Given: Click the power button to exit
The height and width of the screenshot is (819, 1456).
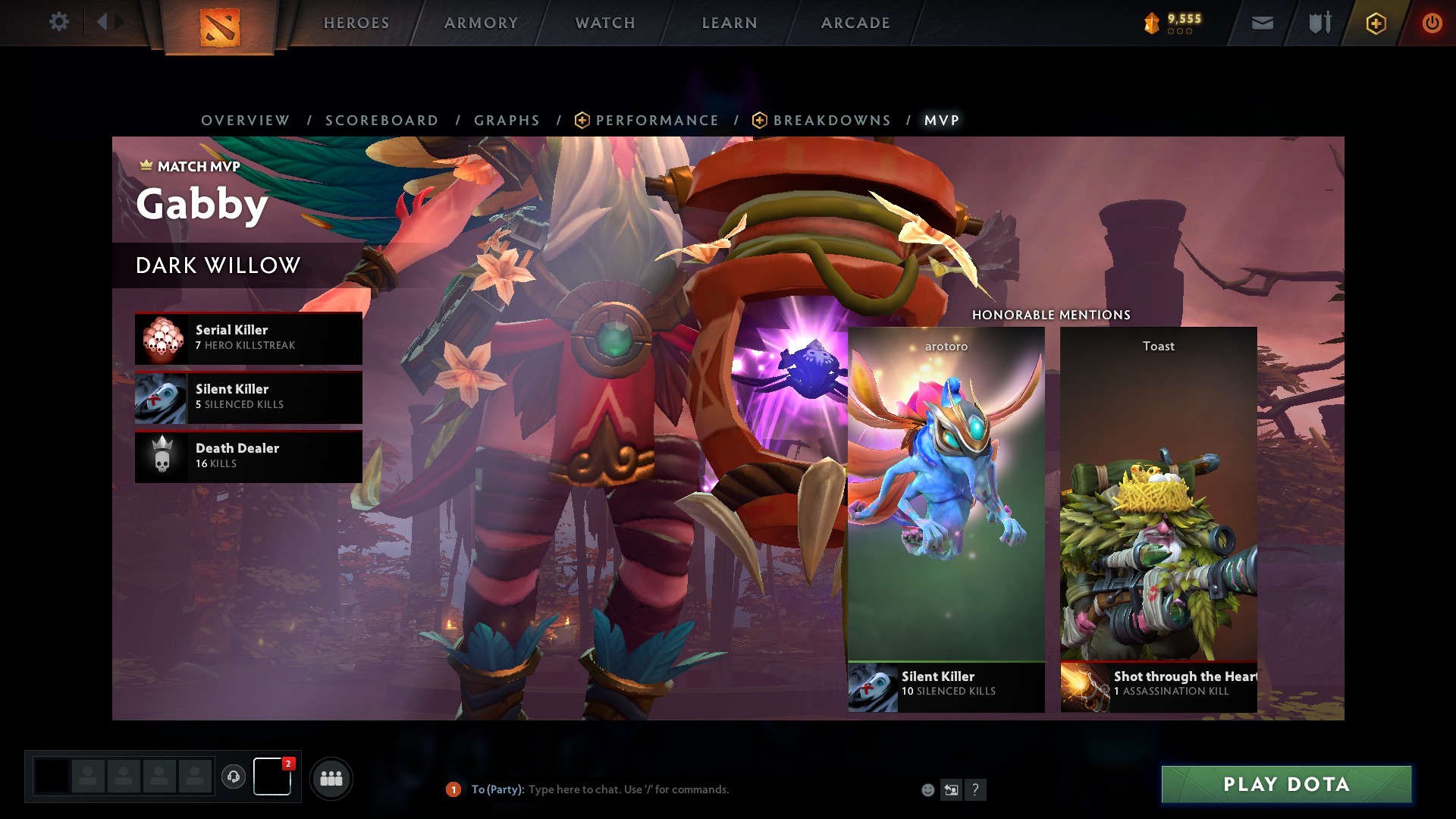Looking at the screenshot, I should pyautogui.click(x=1432, y=23).
